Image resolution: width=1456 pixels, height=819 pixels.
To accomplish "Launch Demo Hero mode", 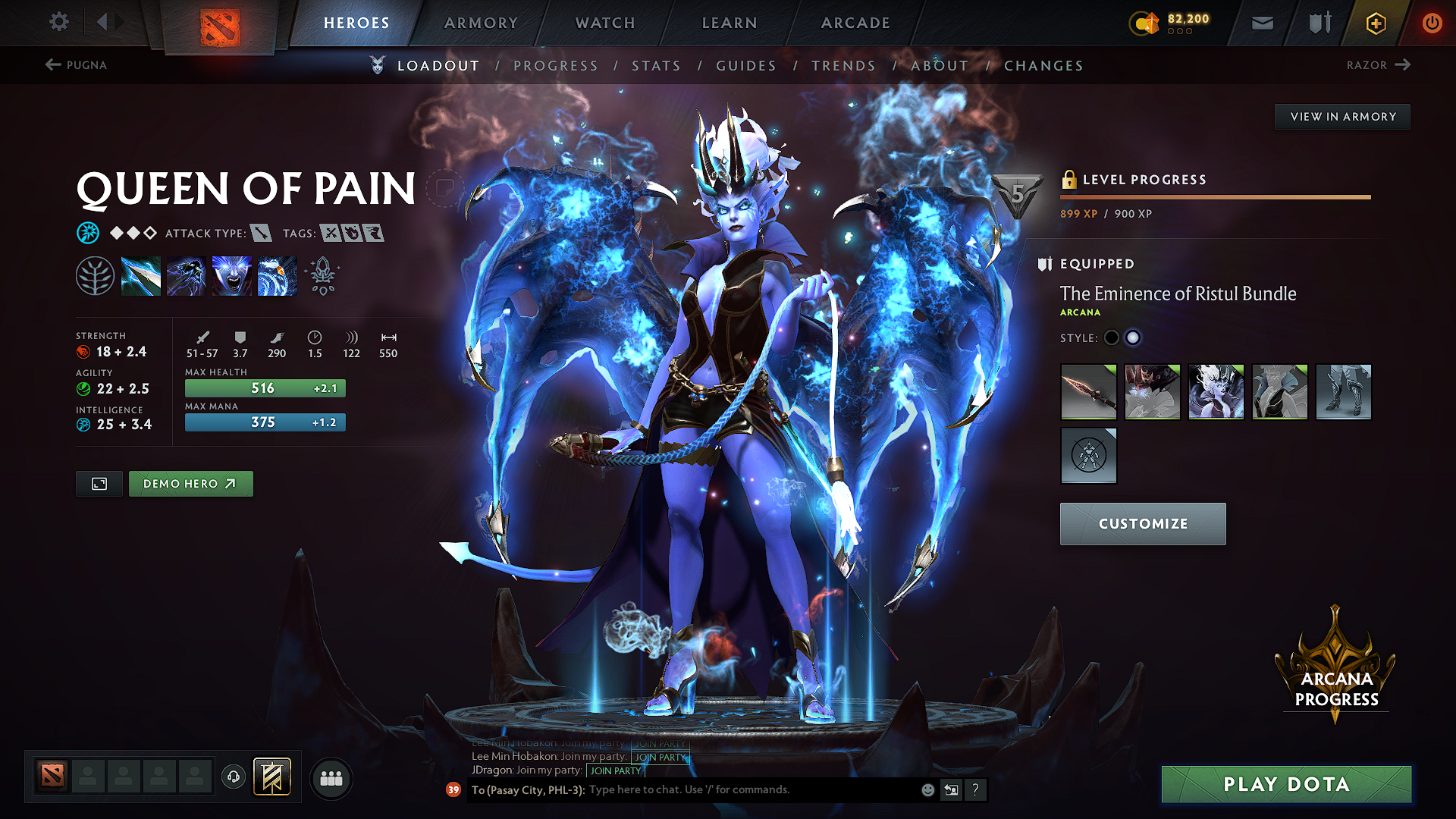I will [190, 484].
